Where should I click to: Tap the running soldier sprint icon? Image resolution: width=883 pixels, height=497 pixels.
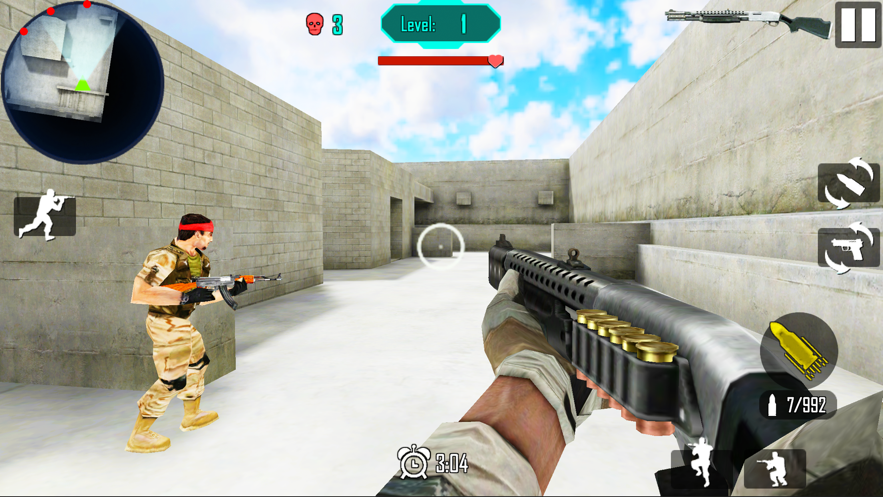[x=45, y=216]
